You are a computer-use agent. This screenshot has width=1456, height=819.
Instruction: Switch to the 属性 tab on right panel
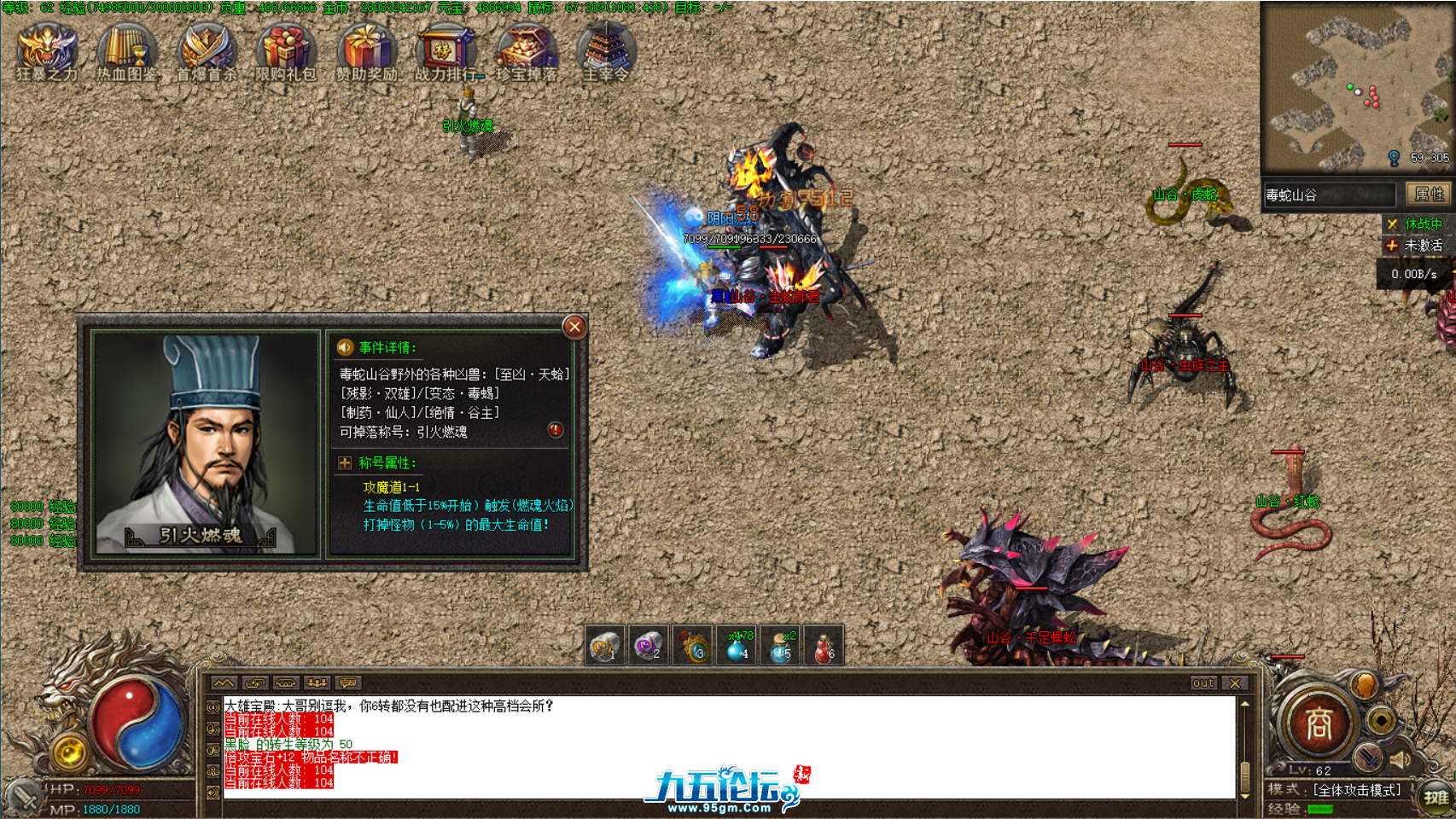click(x=1428, y=195)
